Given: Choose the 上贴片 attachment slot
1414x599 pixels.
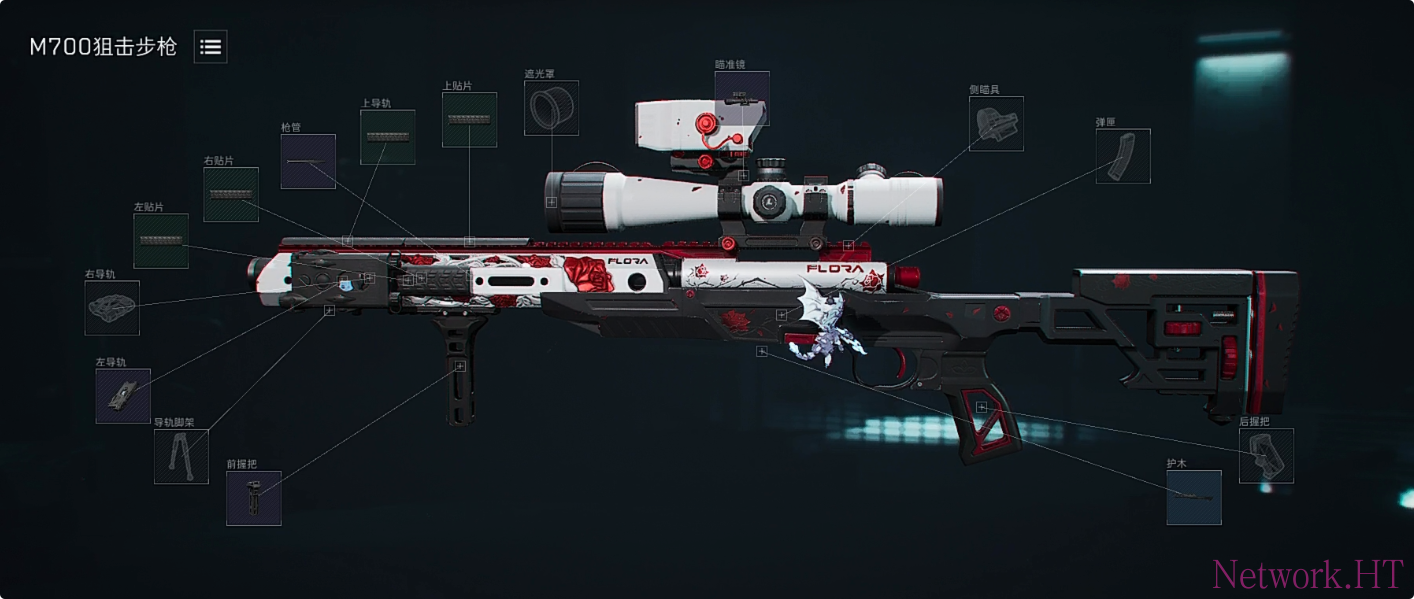Looking at the screenshot, I should [469, 120].
